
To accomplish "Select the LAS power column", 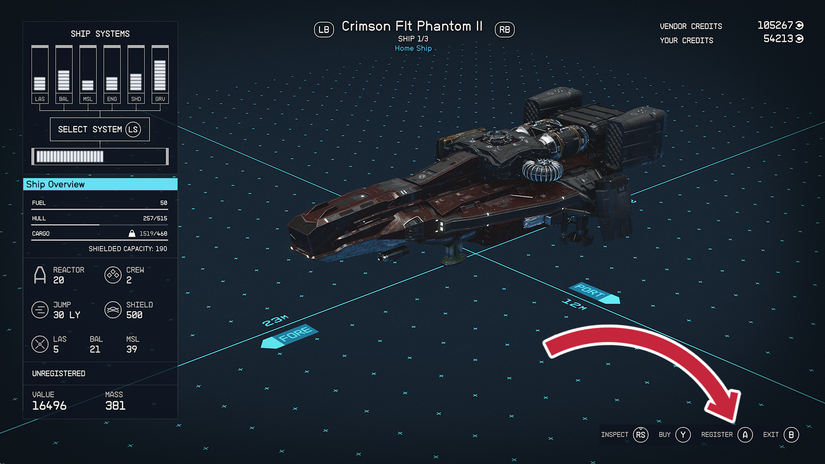I will (x=40, y=76).
